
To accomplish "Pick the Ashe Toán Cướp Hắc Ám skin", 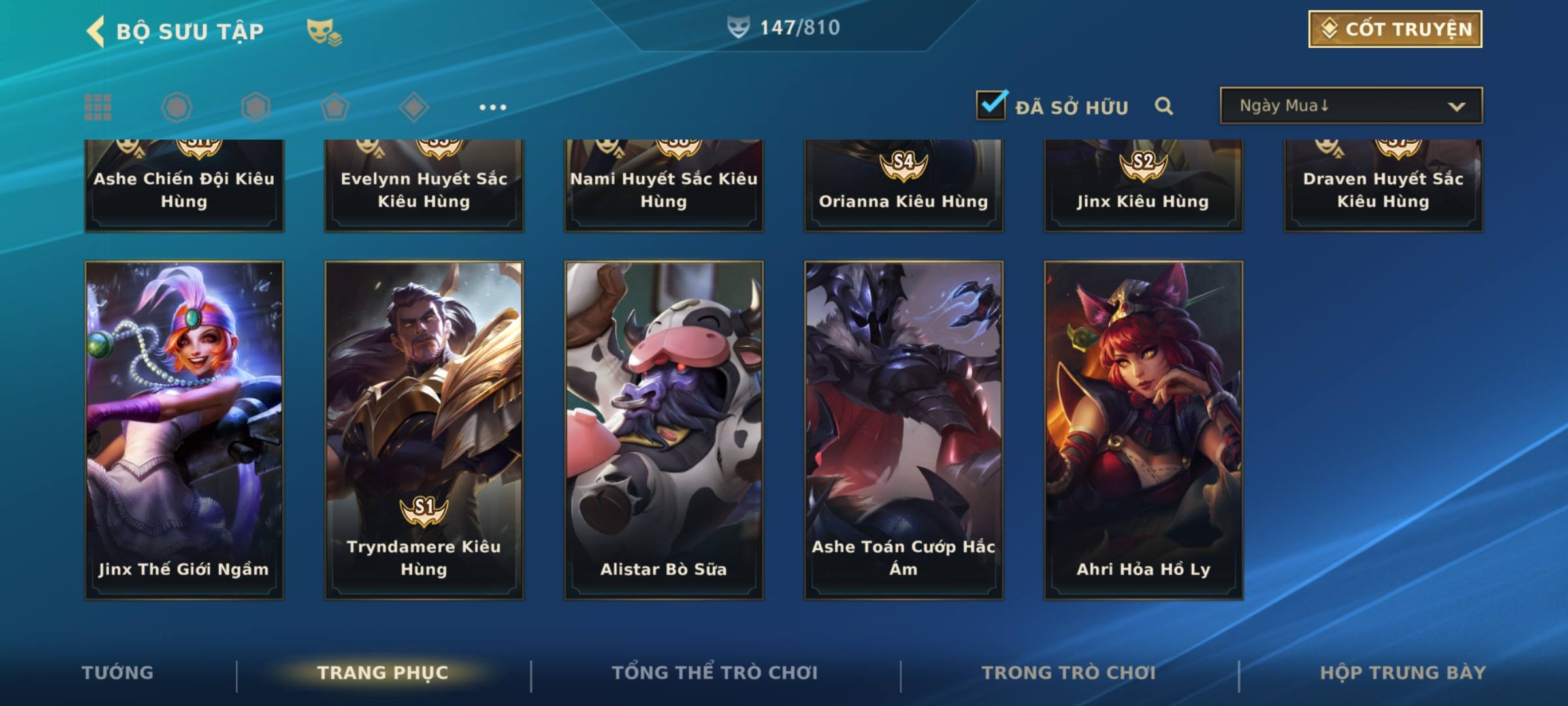I will coord(904,430).
